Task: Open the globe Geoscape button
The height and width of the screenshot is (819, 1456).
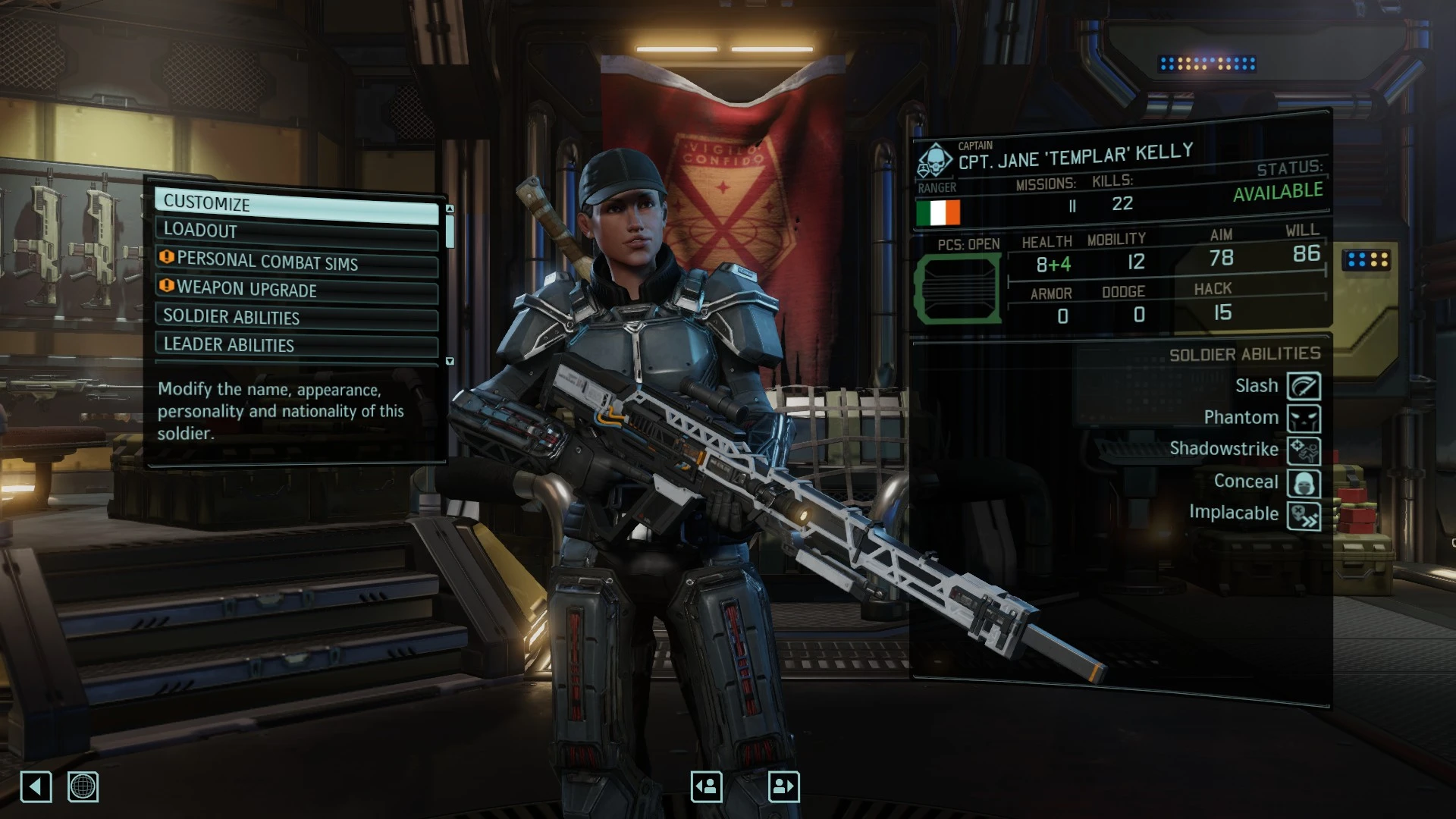Action: (x=83, y=786)
